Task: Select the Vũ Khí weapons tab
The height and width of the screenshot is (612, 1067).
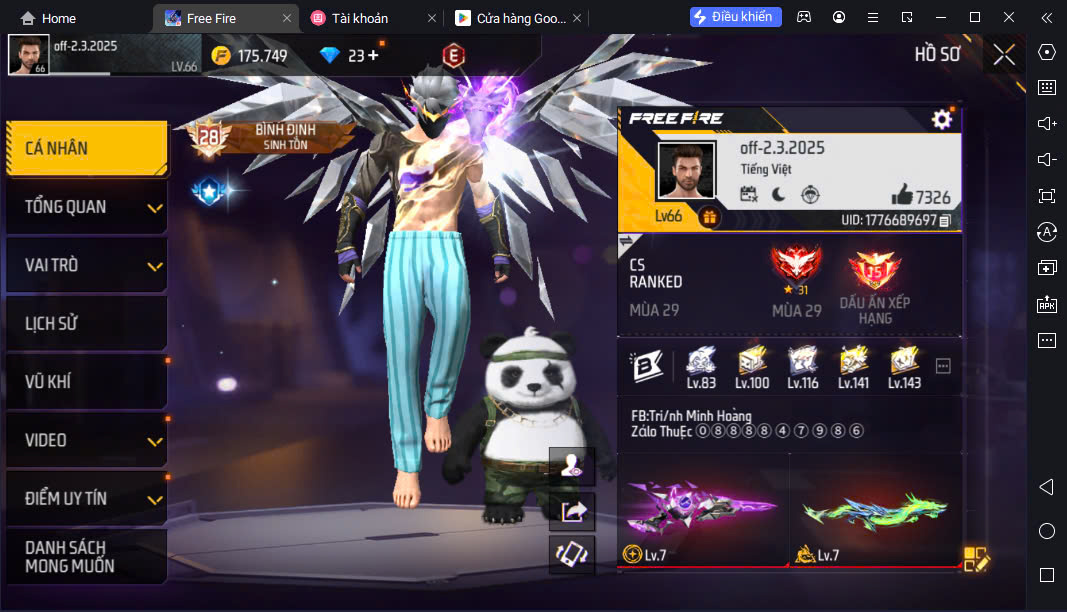Action: (x=86, y=381)
